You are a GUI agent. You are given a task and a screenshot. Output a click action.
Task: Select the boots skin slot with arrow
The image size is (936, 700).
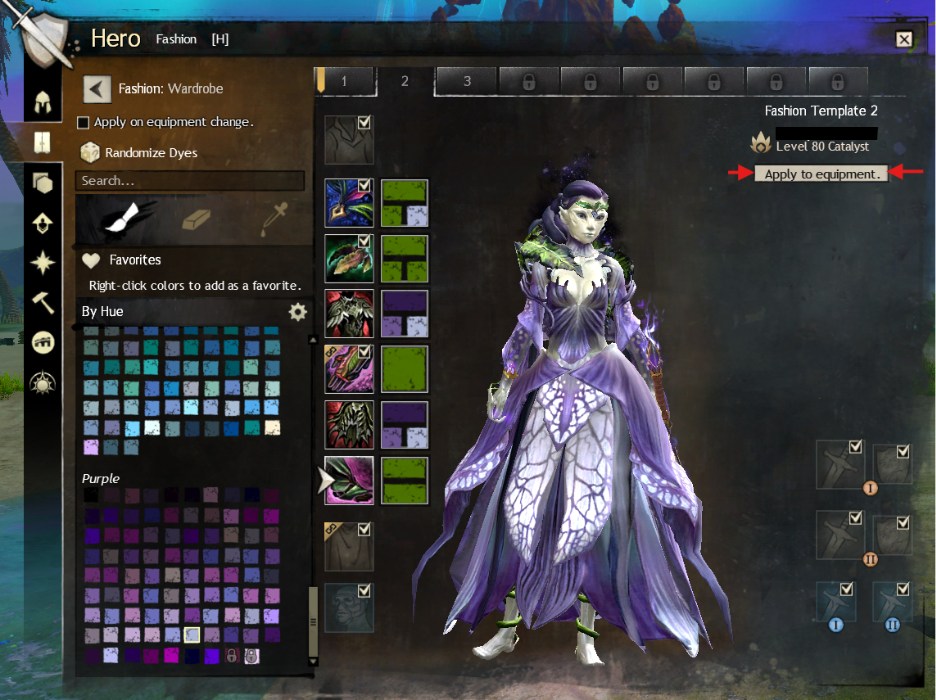pyautogui.click(x=349, y=481)
